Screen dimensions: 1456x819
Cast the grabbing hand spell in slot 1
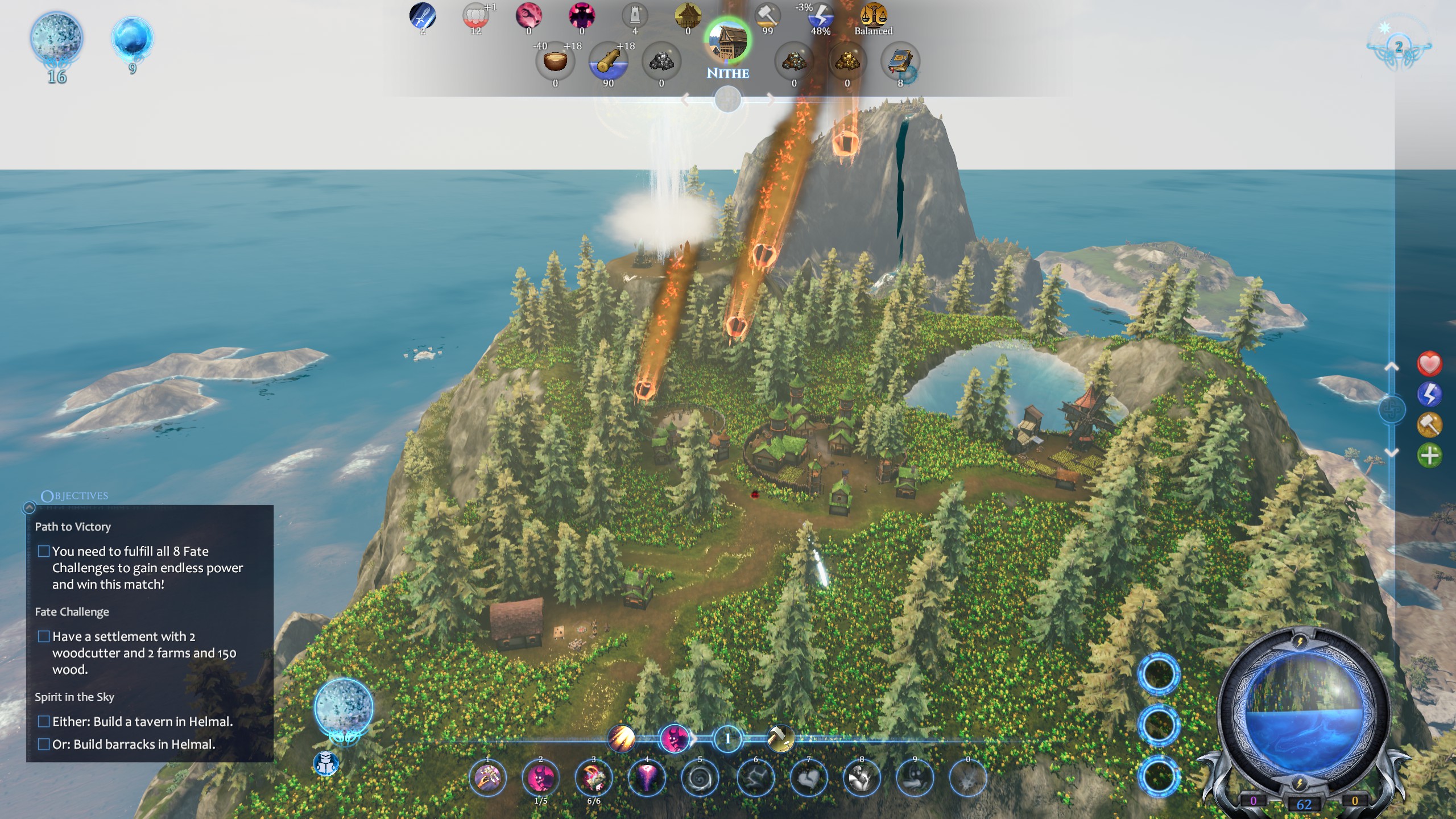click(487, 778)
